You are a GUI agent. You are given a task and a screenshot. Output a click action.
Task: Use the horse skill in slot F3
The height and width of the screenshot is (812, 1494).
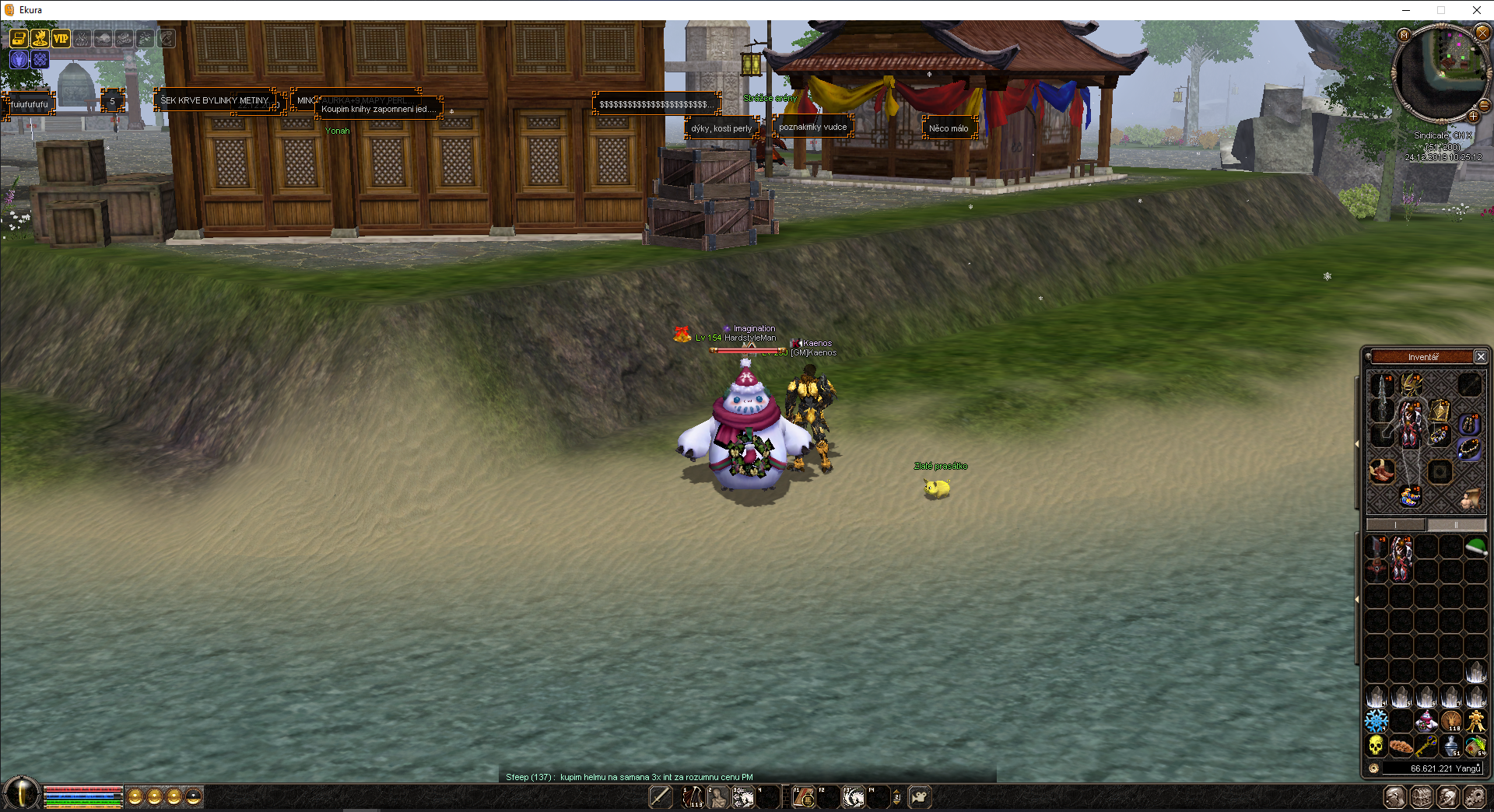pos(854,797)
